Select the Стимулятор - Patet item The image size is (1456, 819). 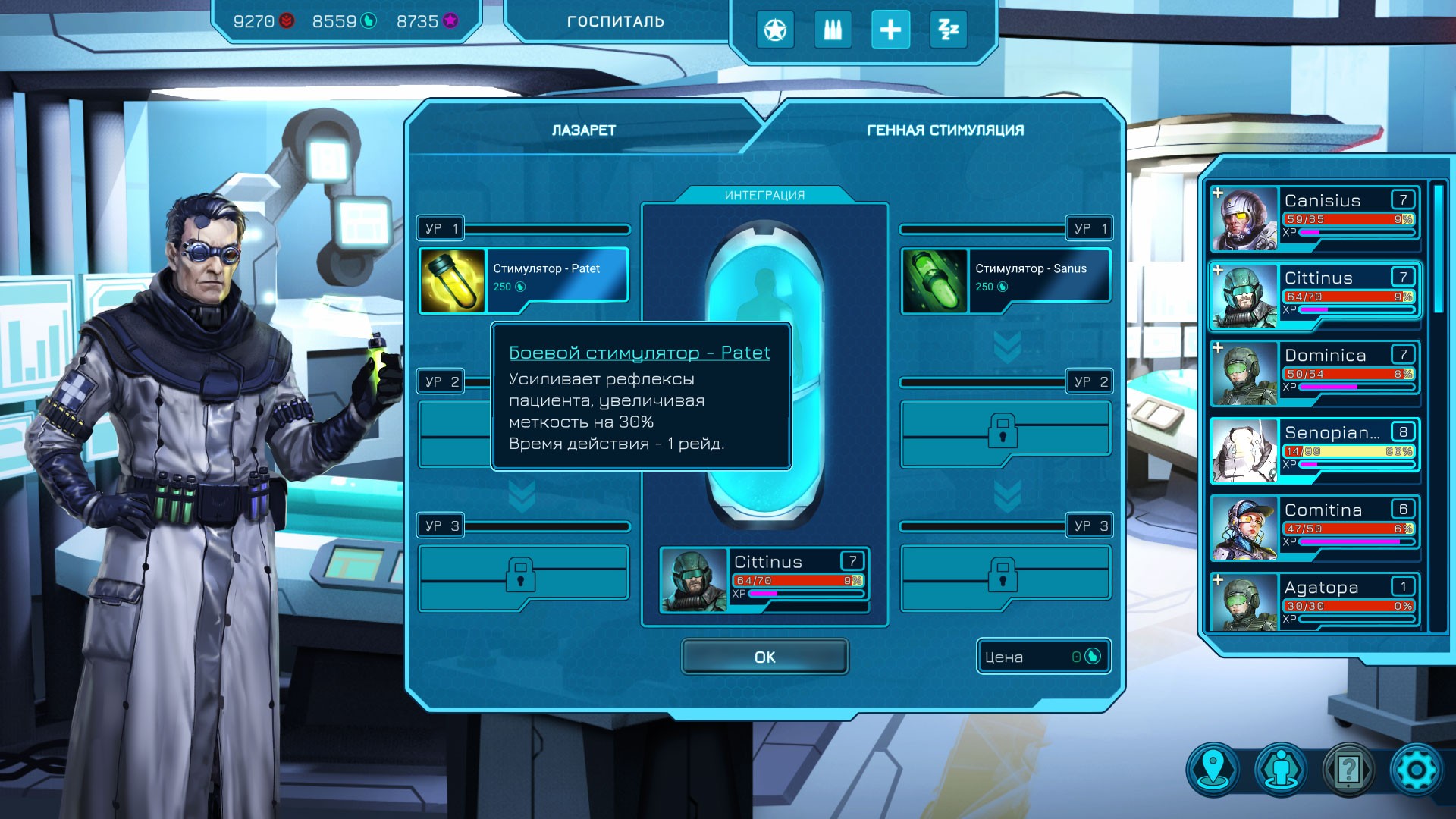(x=524, y=280)
